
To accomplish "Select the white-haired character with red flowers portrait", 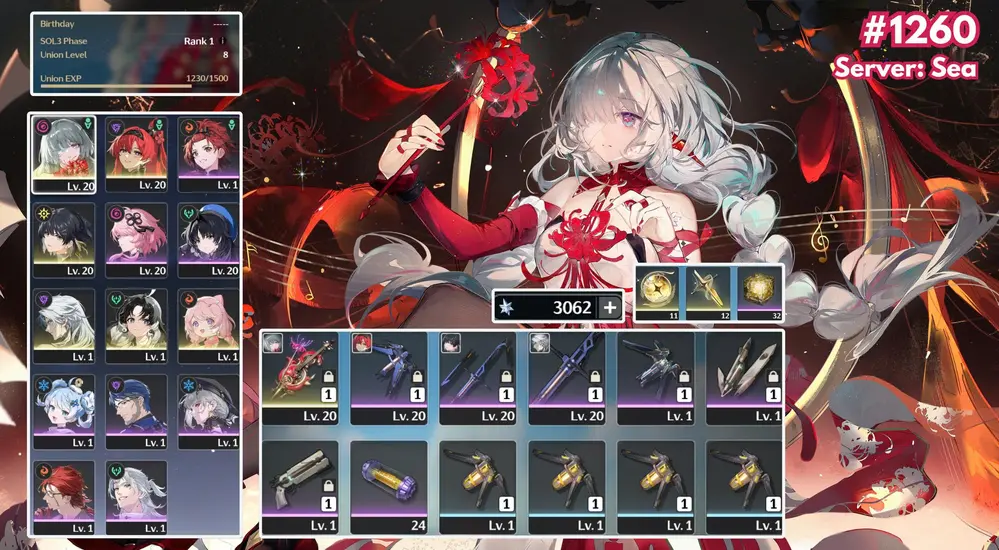I will click(64, 153).
